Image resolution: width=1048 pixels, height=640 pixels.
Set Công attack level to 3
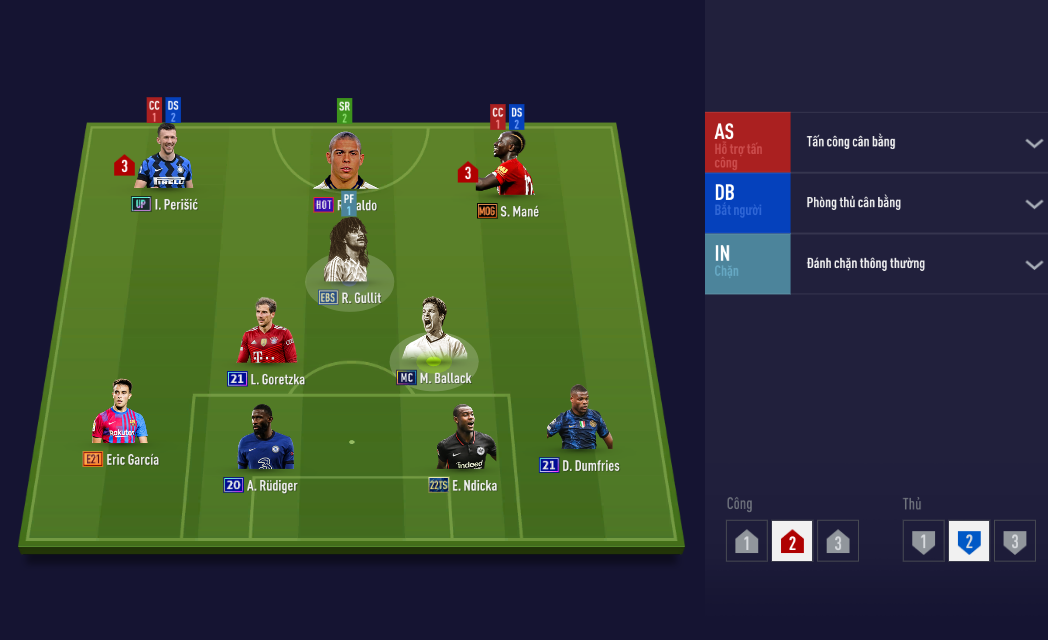click(838, 541)
